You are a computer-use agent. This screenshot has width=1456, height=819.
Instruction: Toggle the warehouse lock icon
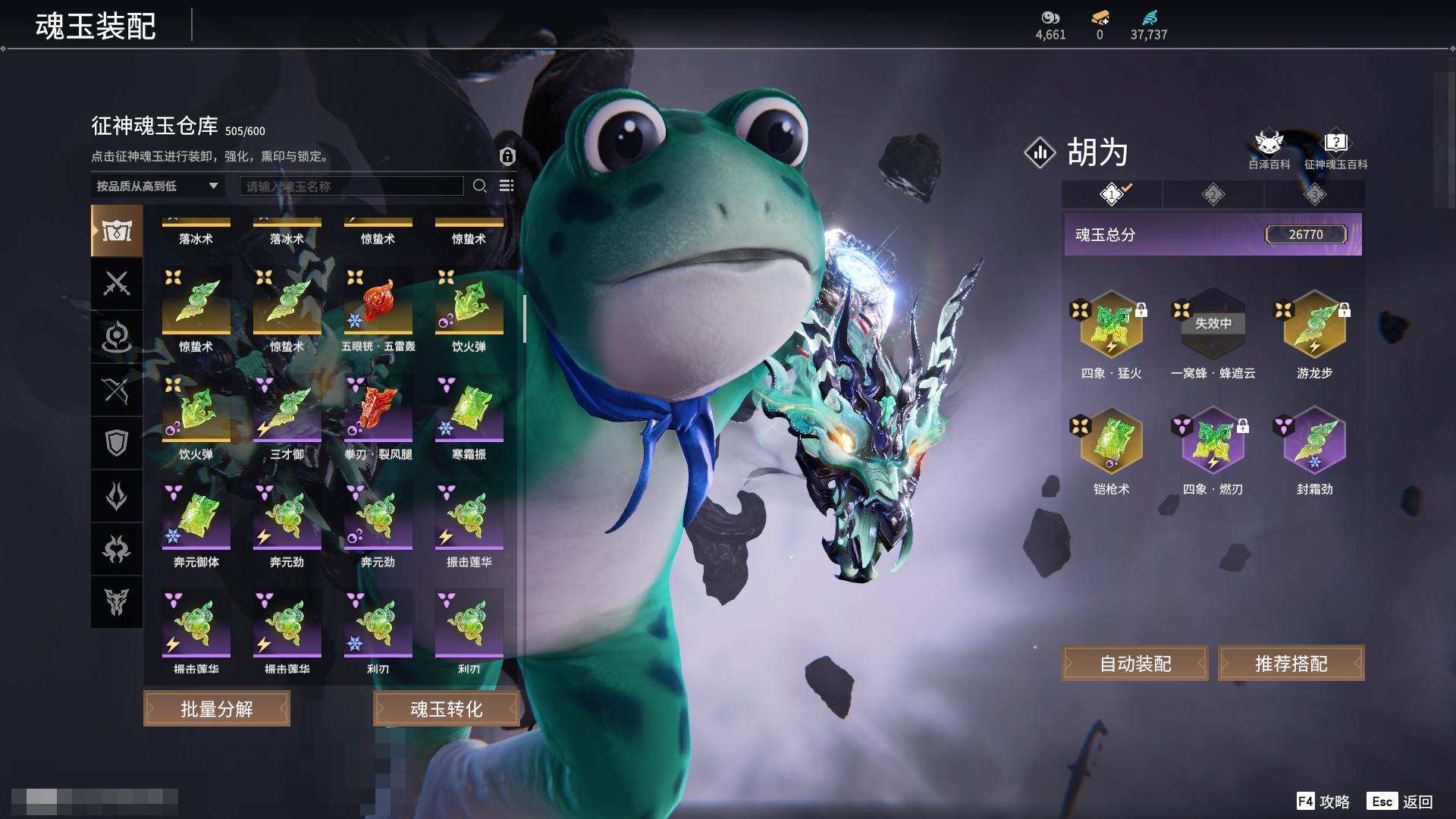pyautogui.click(x=507, y=156)
